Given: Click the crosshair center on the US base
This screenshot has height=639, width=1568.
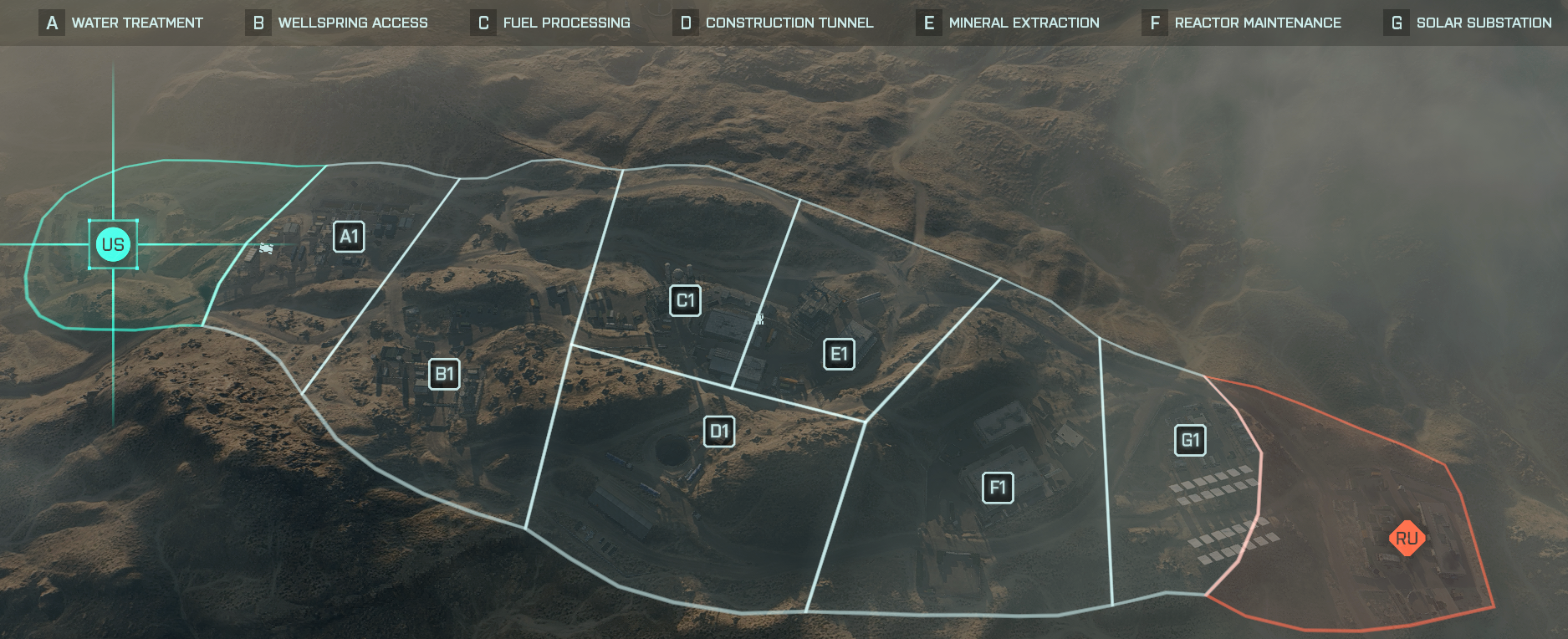Looking at the screenshot, I should point(113,244).
